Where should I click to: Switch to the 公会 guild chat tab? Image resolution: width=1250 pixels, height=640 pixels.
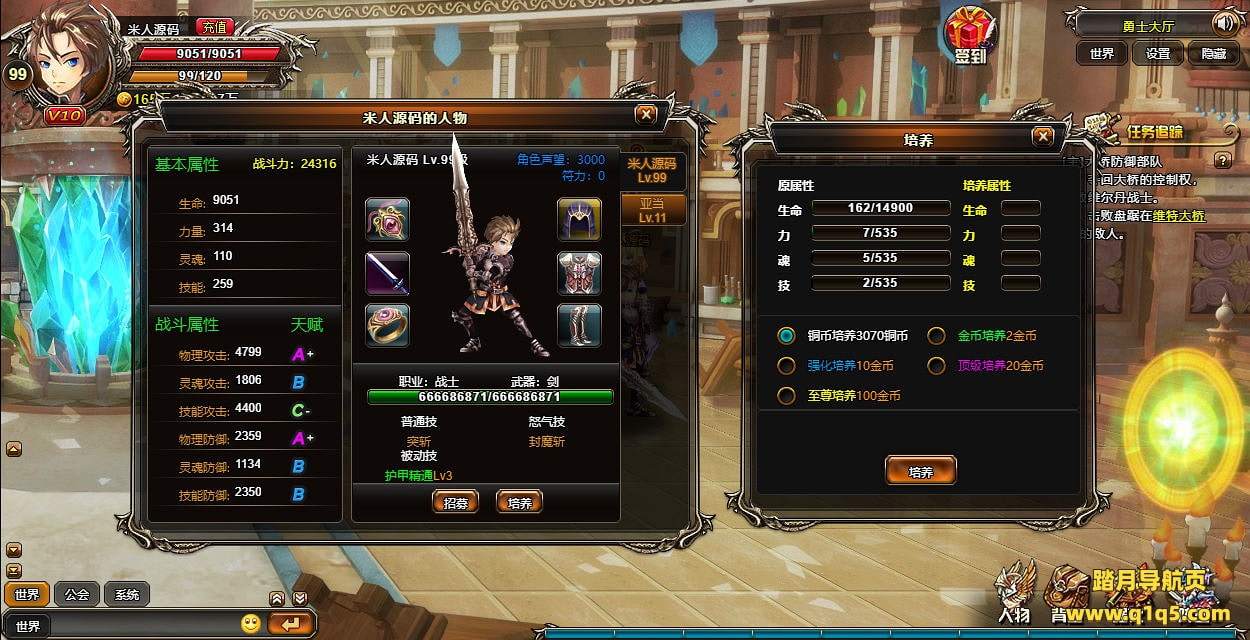coord(77,595)
